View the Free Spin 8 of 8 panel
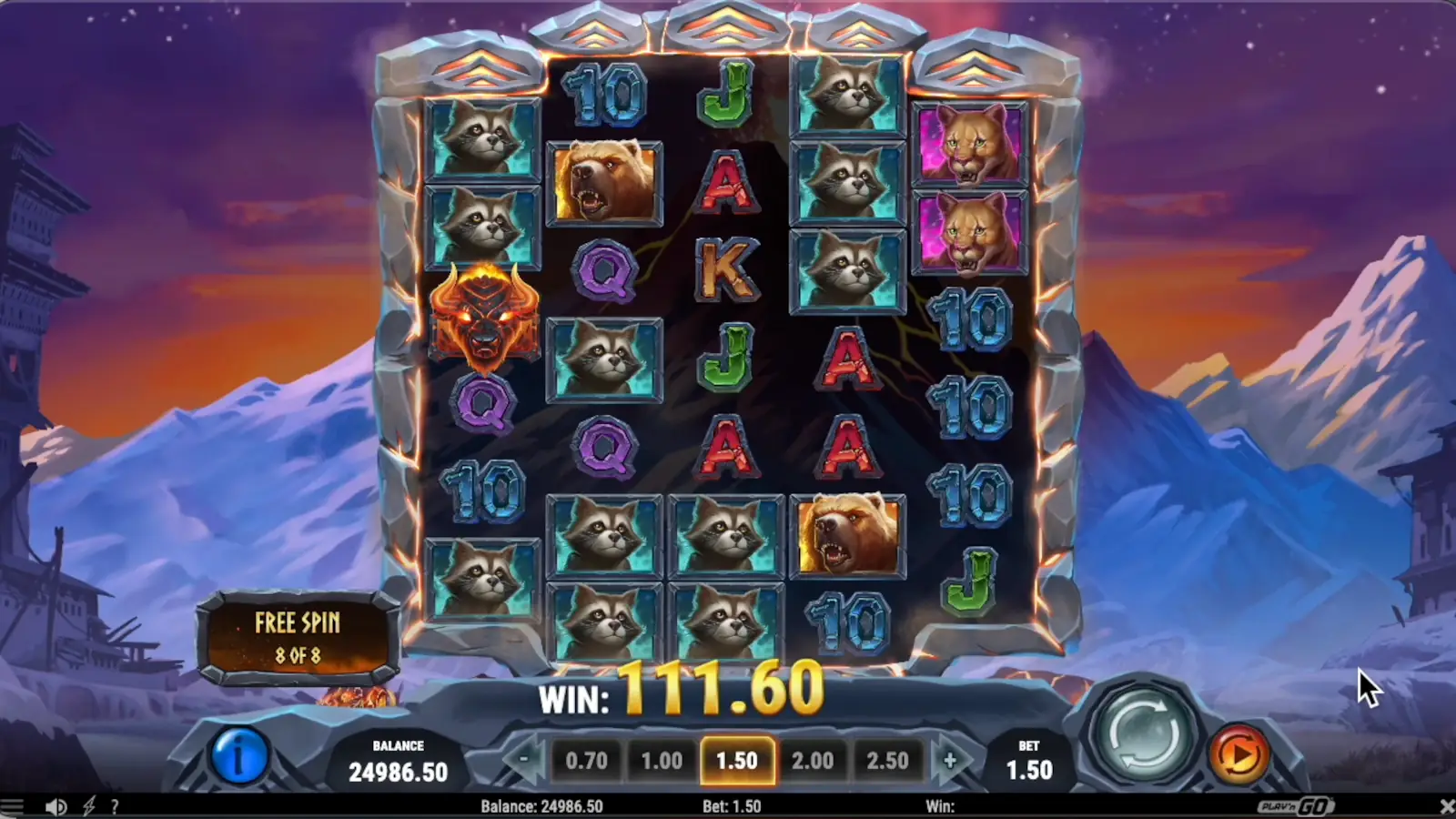Viewport: 1456px width, 819px height. tap(298, 634)
